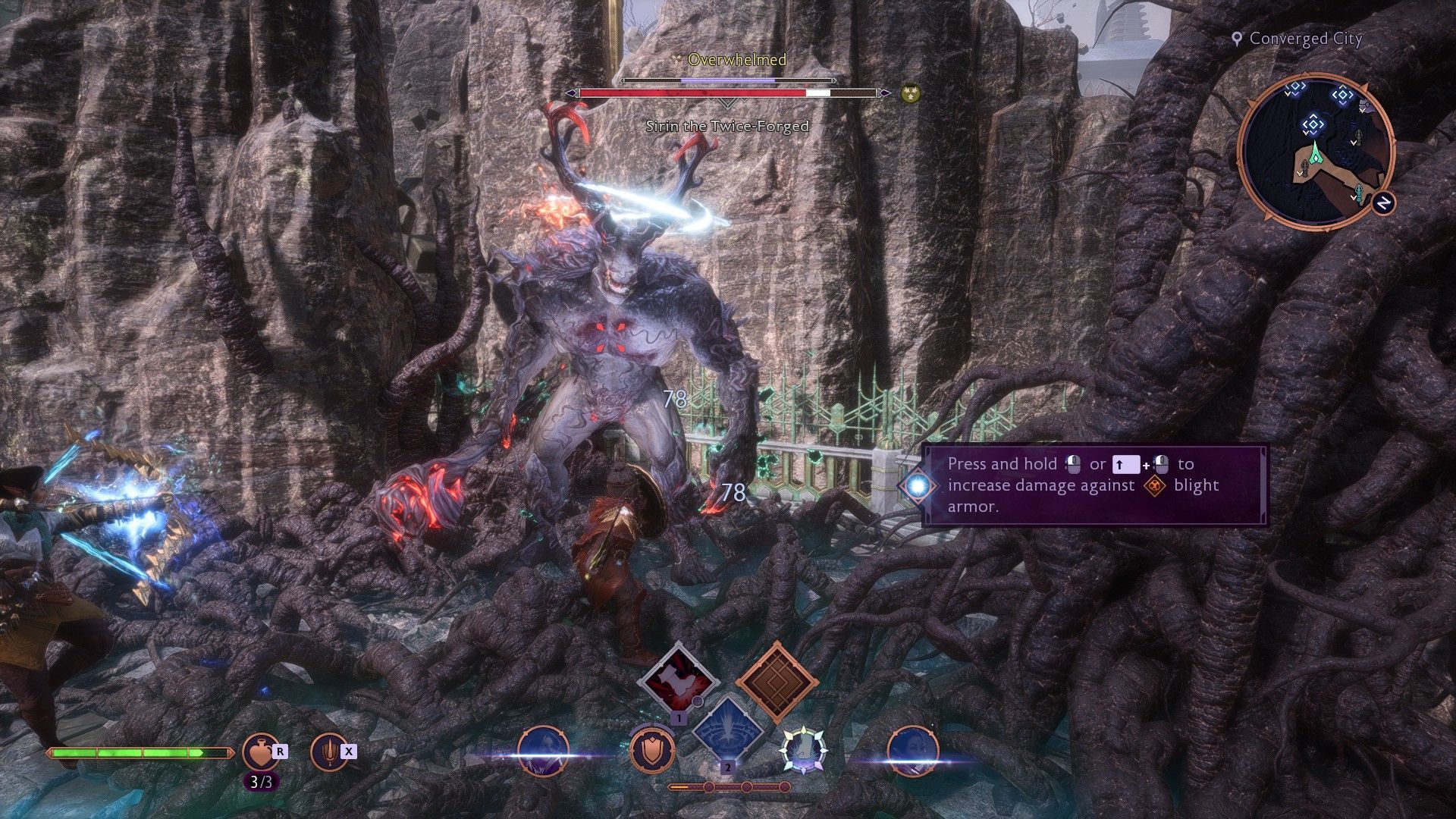1456x819 pixels.
Task: Use the healing potion icon
Action: point(260,752)
